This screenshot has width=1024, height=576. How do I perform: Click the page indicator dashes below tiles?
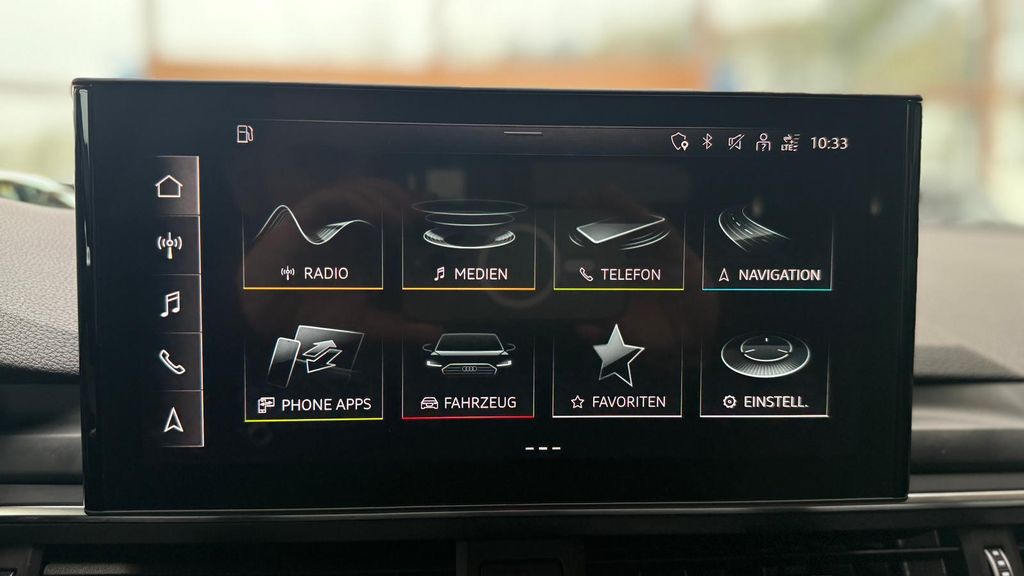click(543, 448)
